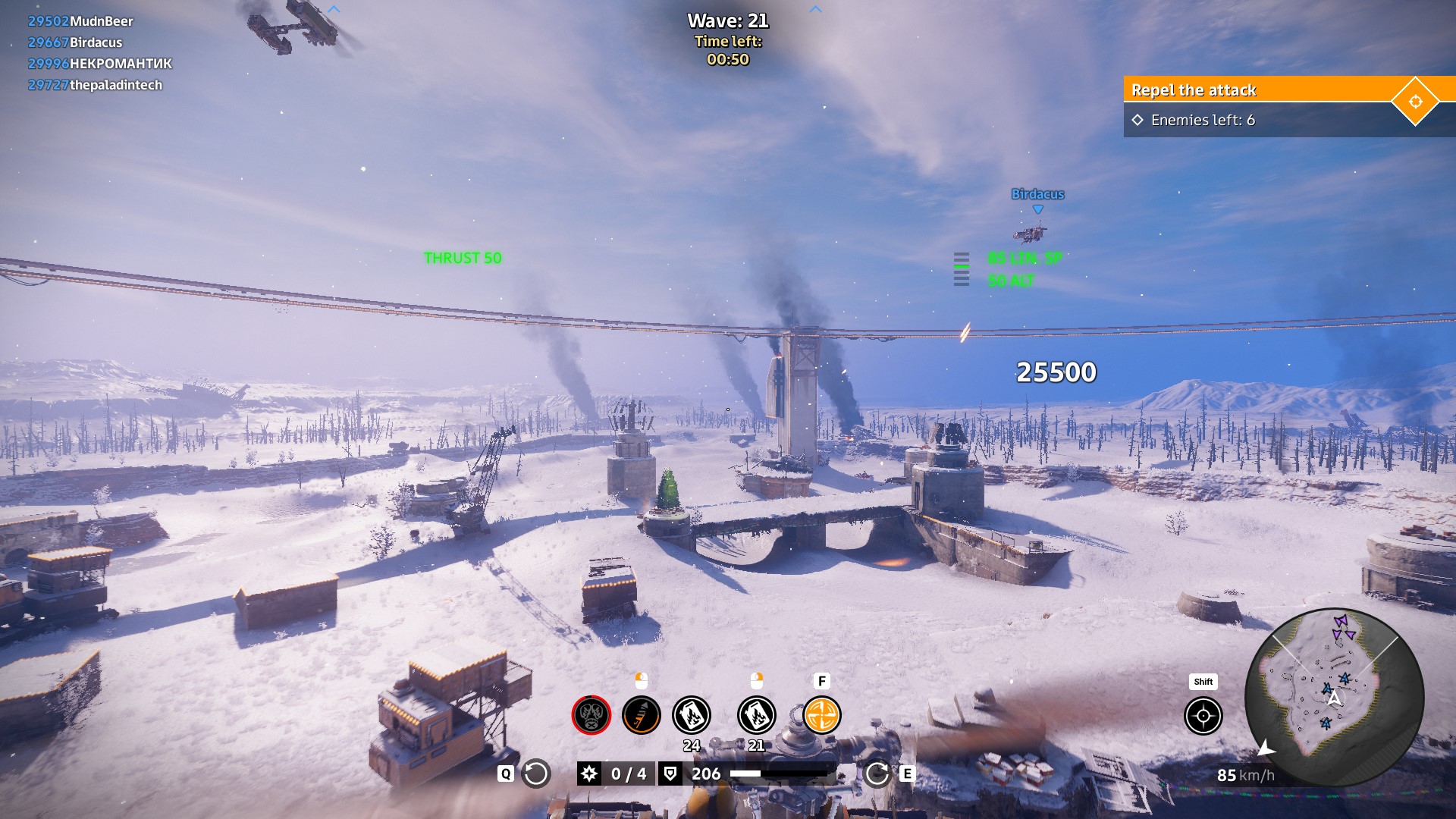
Task: Activate the rocket weapon icon
Action: click(641, 715)
